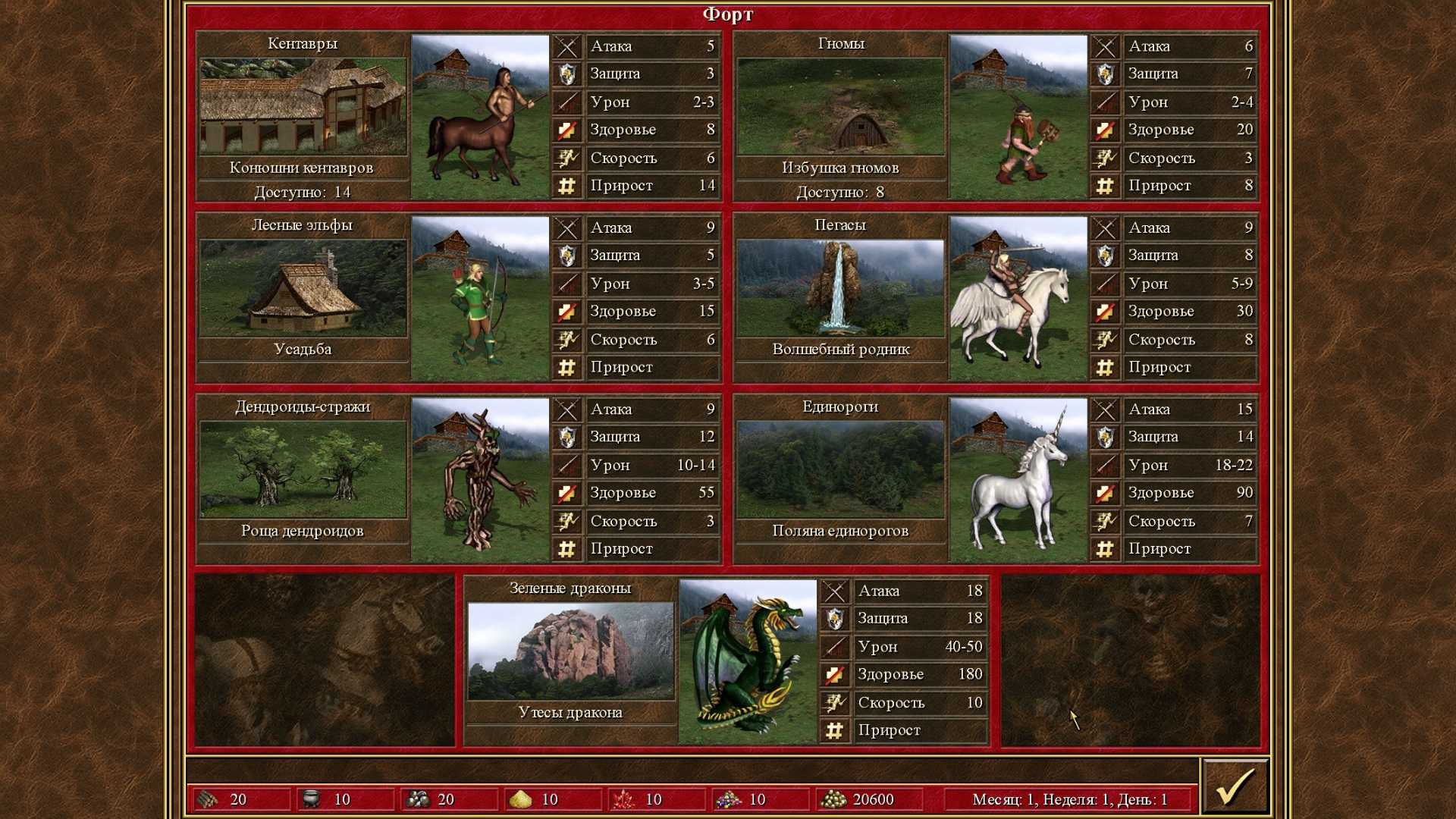Click the Wood Elf archer portrait
This screenshot has height=819, width=1456.
(480, 299)
